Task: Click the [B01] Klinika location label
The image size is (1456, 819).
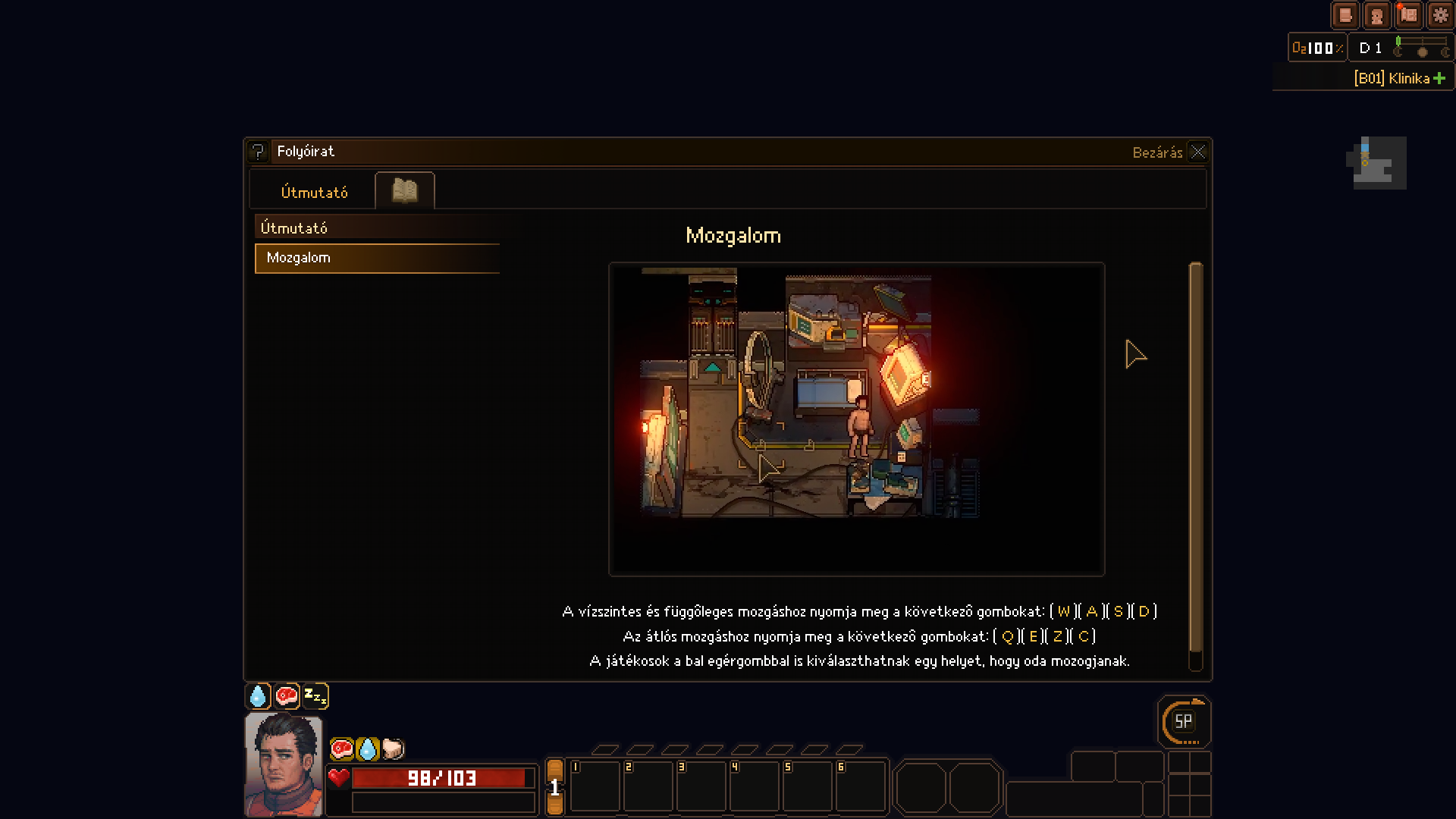Action: pos(1392,78)
